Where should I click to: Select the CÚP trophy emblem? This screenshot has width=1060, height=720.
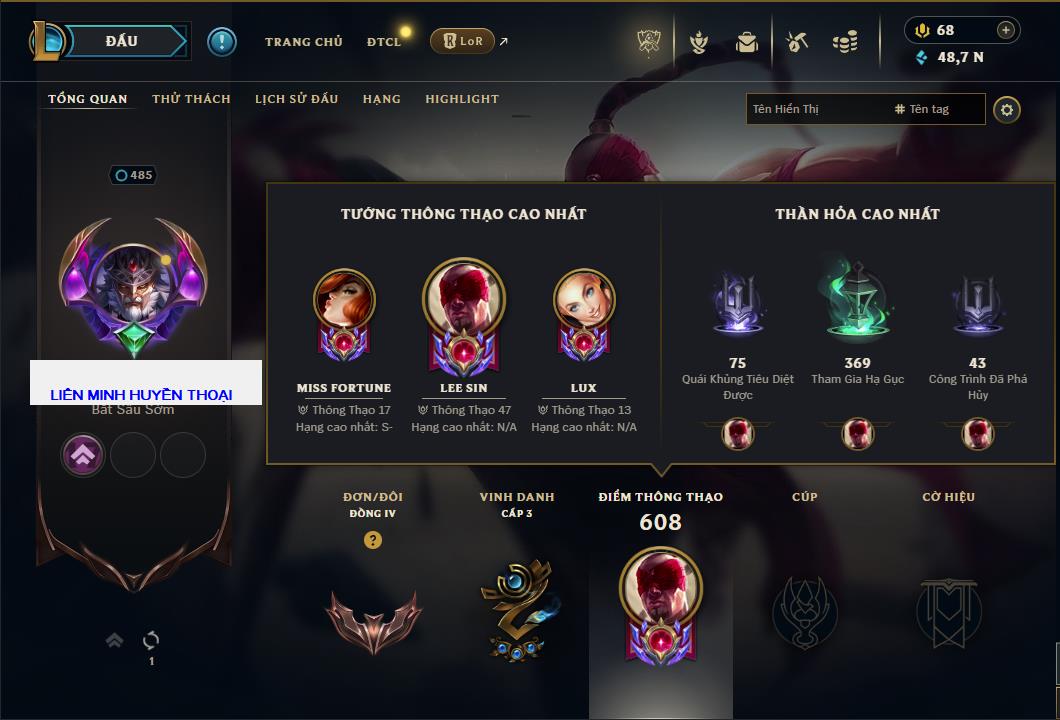point(804,610)
